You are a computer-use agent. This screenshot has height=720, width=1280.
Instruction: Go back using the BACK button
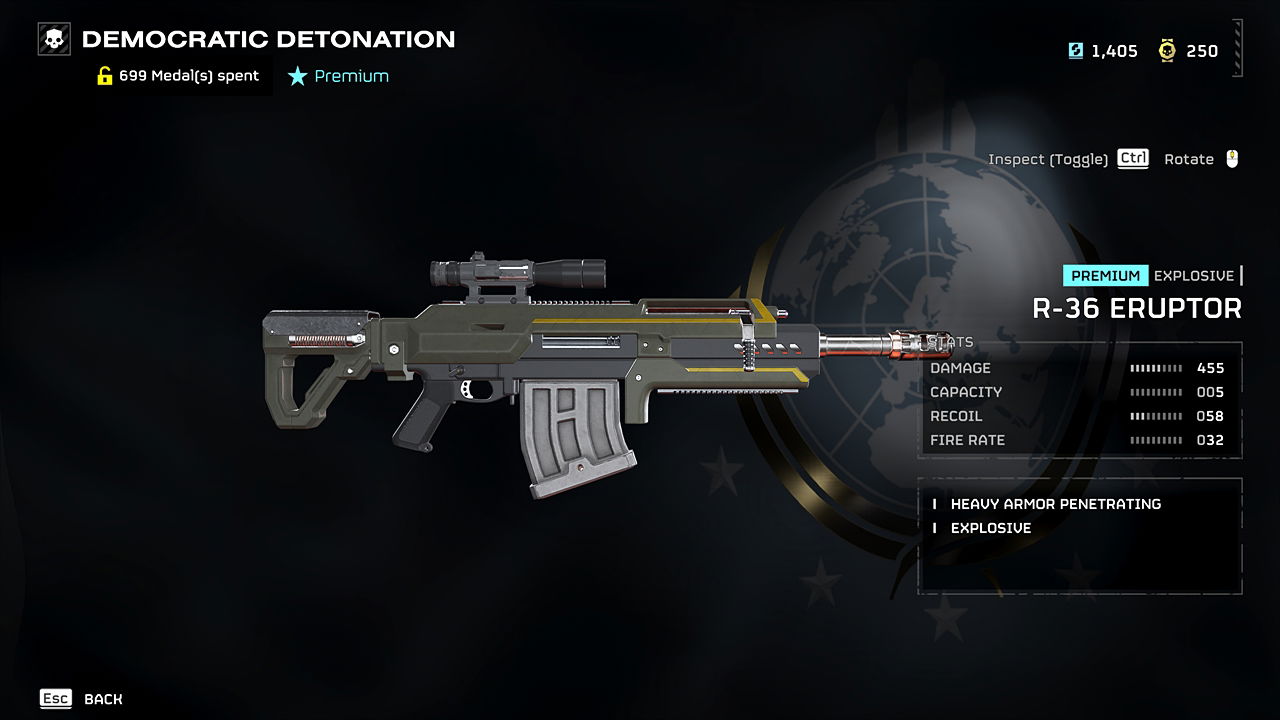click(102, 699)
